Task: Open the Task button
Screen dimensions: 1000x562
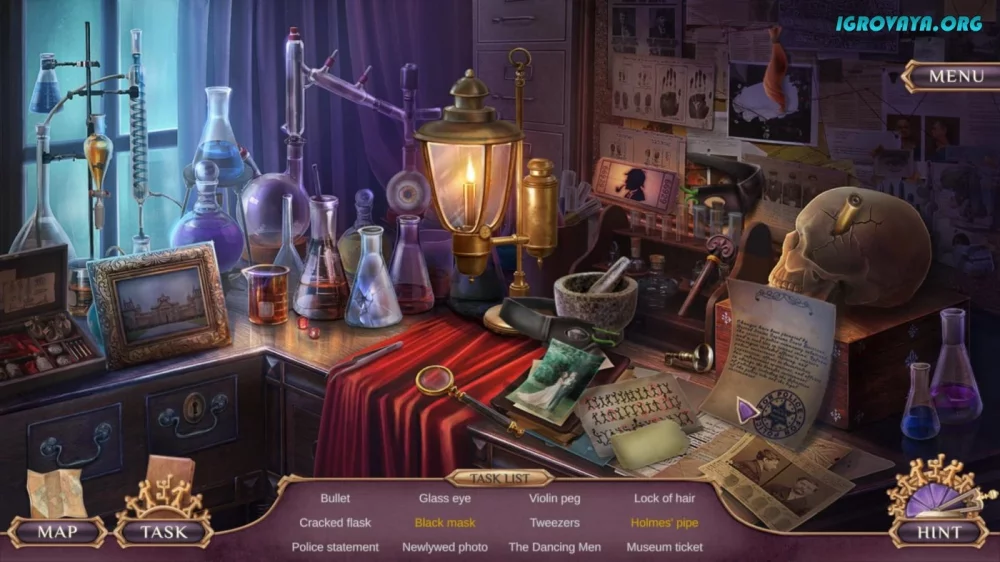Action: tap(163, 531)
